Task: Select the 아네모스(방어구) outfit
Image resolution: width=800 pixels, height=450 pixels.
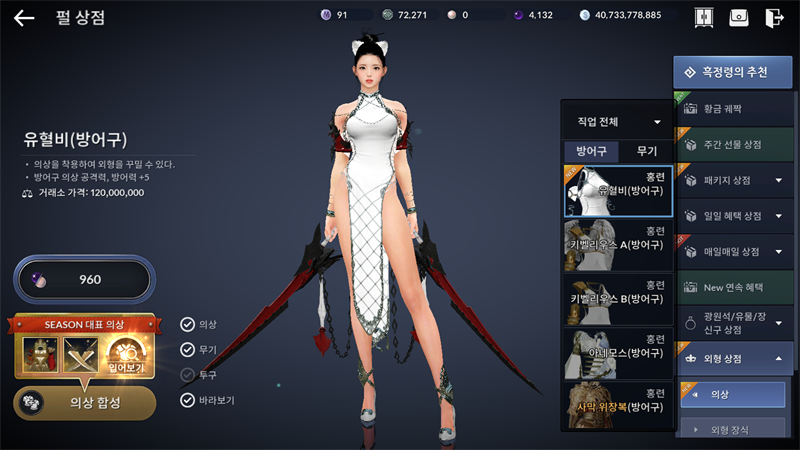Action: (617, 353)
